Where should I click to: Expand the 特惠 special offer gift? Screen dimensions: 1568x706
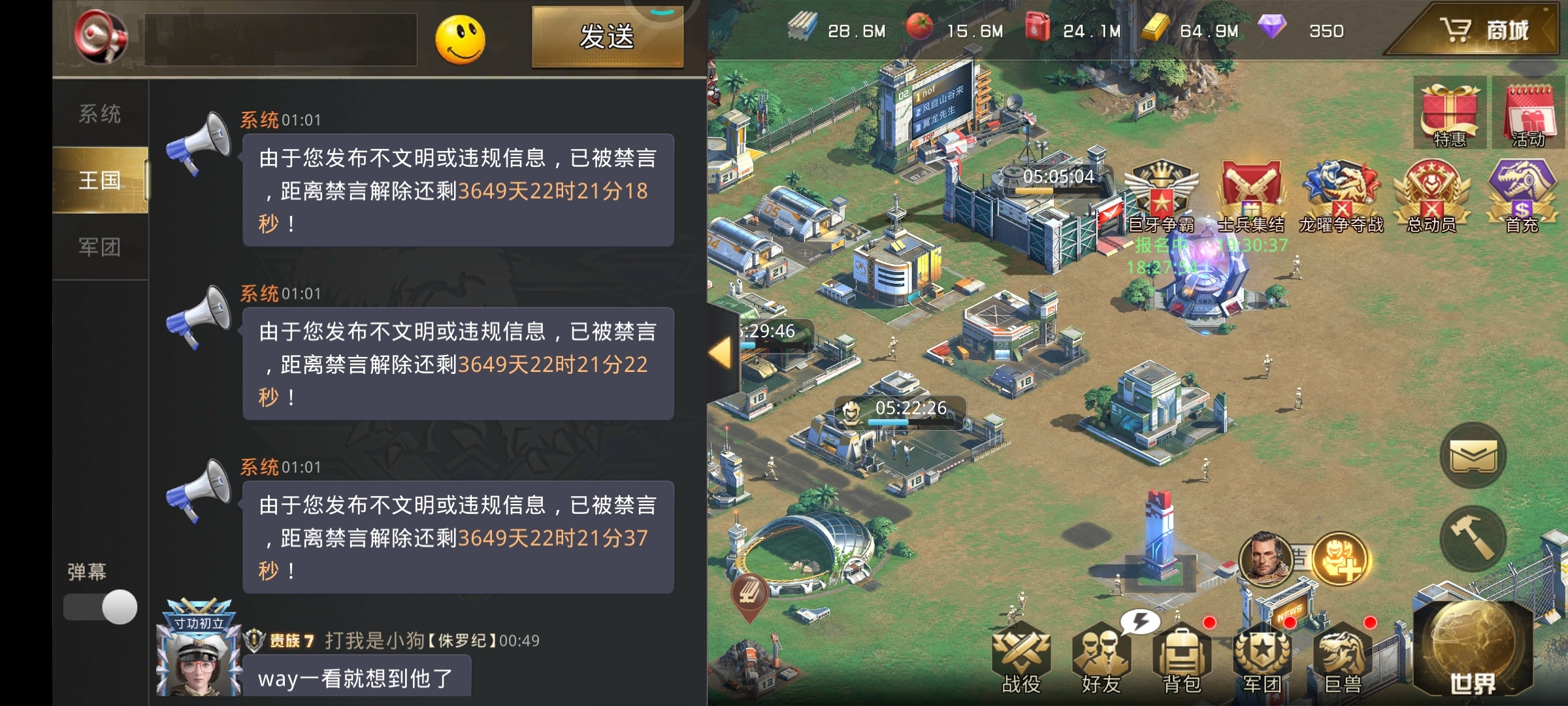click(1450, 111)
